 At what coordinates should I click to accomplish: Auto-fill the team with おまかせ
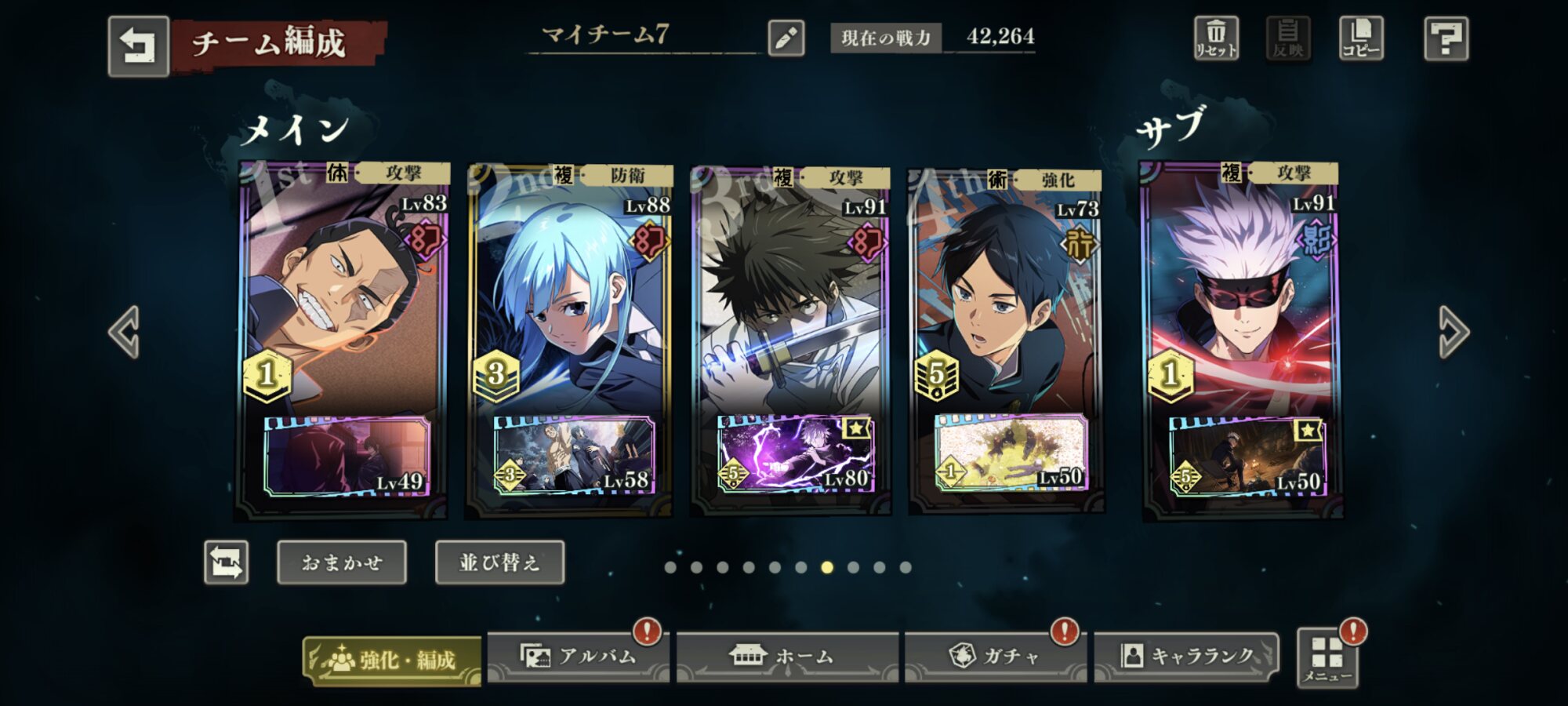[x=342, y=562]
